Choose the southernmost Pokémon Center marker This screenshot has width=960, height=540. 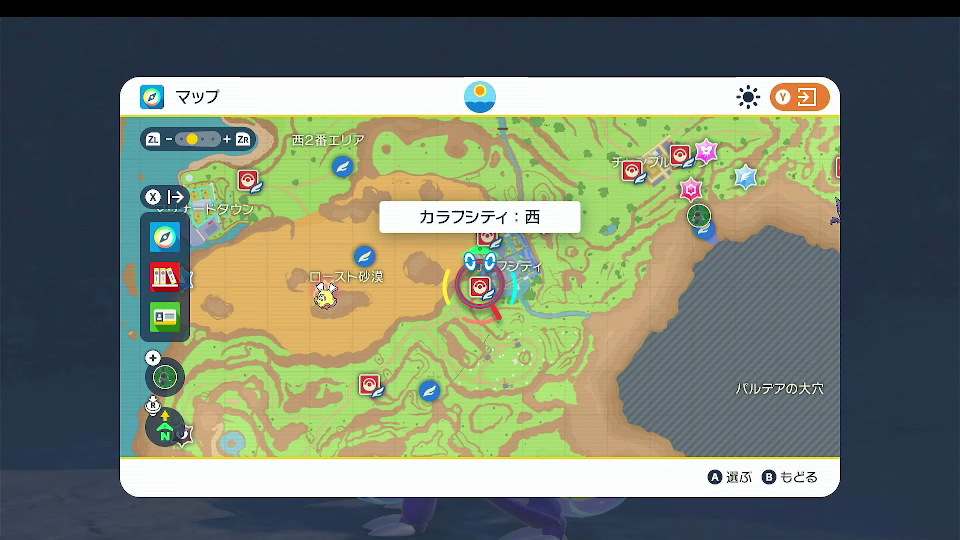[x=369, y=385]
